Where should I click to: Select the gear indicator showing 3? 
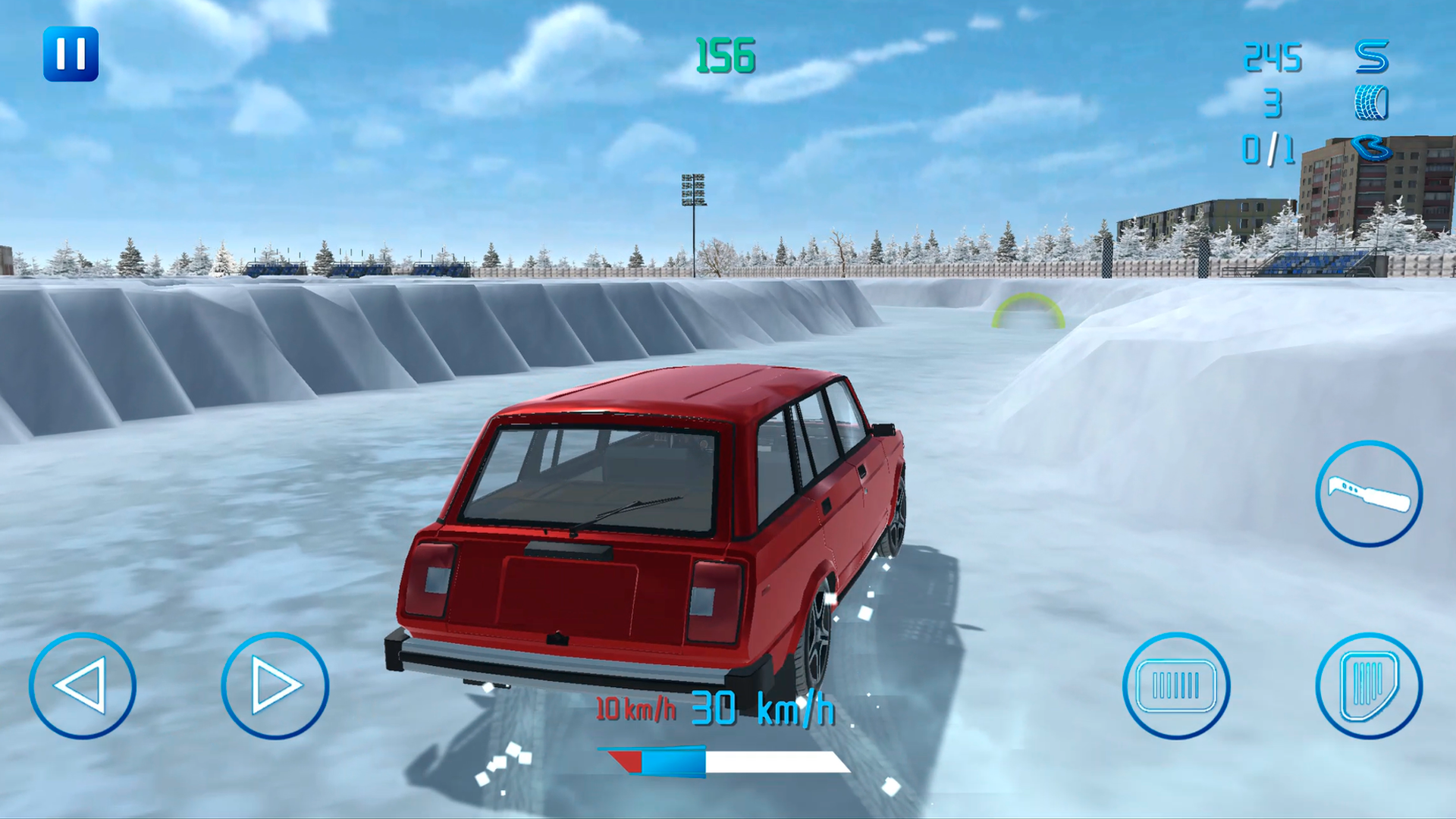(x=1274, y=101)
